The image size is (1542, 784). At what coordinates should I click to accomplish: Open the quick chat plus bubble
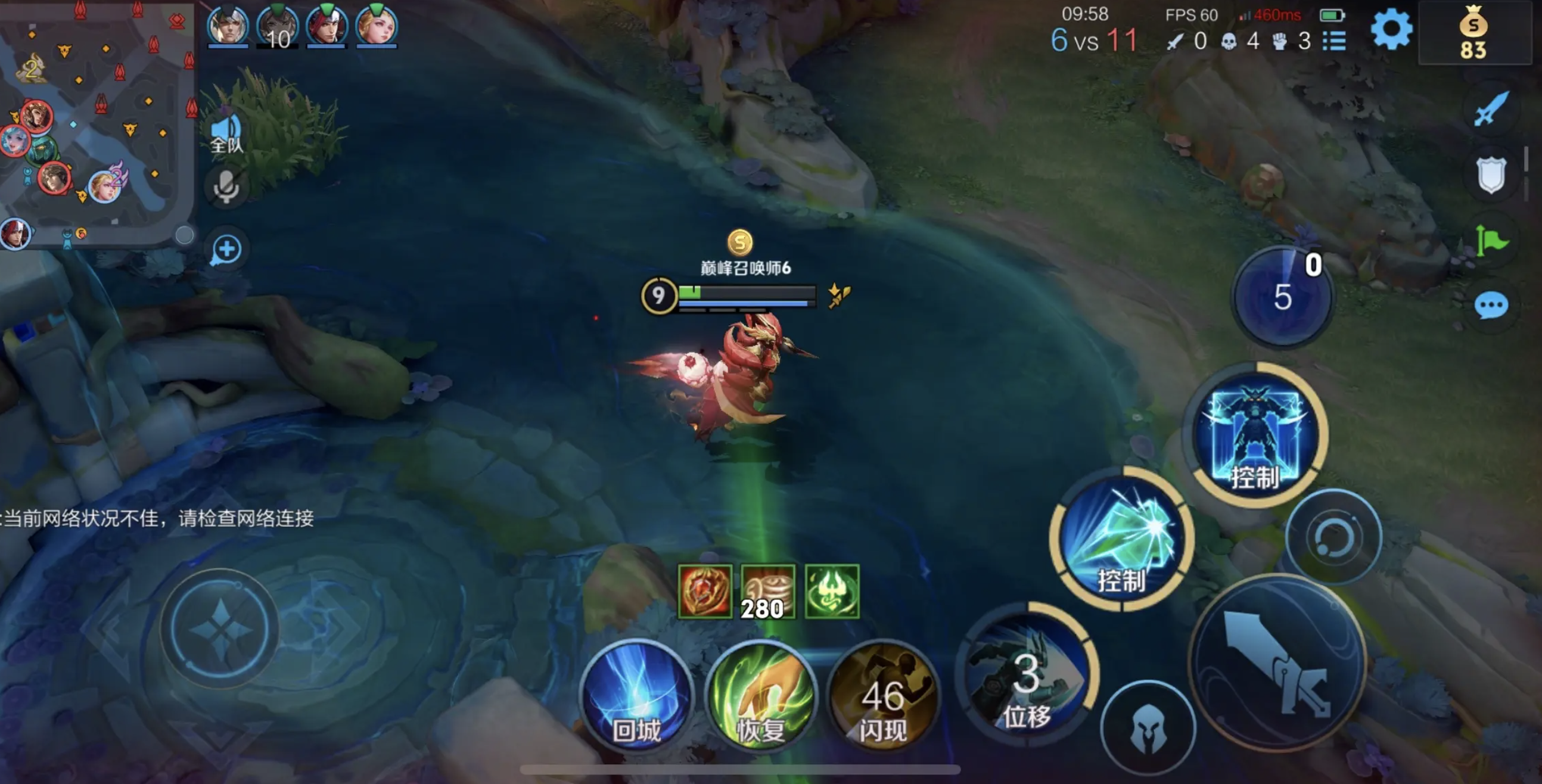point(226,250)
